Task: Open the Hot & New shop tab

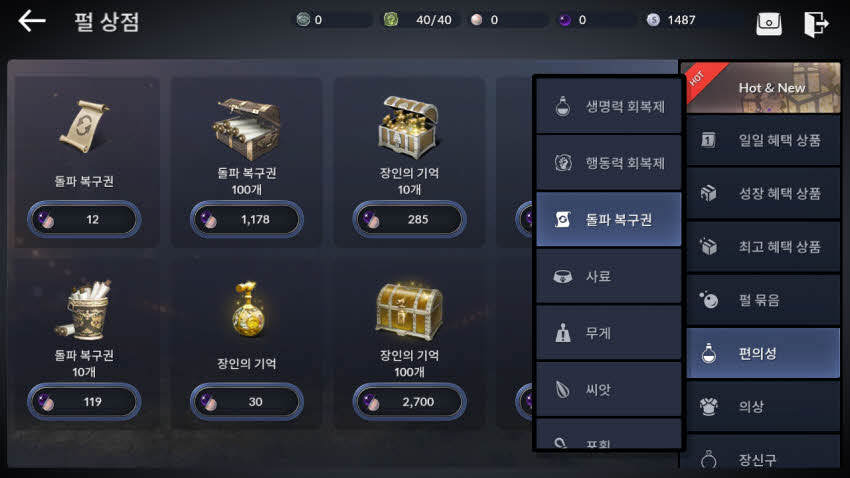Action: tap(763, 88)
